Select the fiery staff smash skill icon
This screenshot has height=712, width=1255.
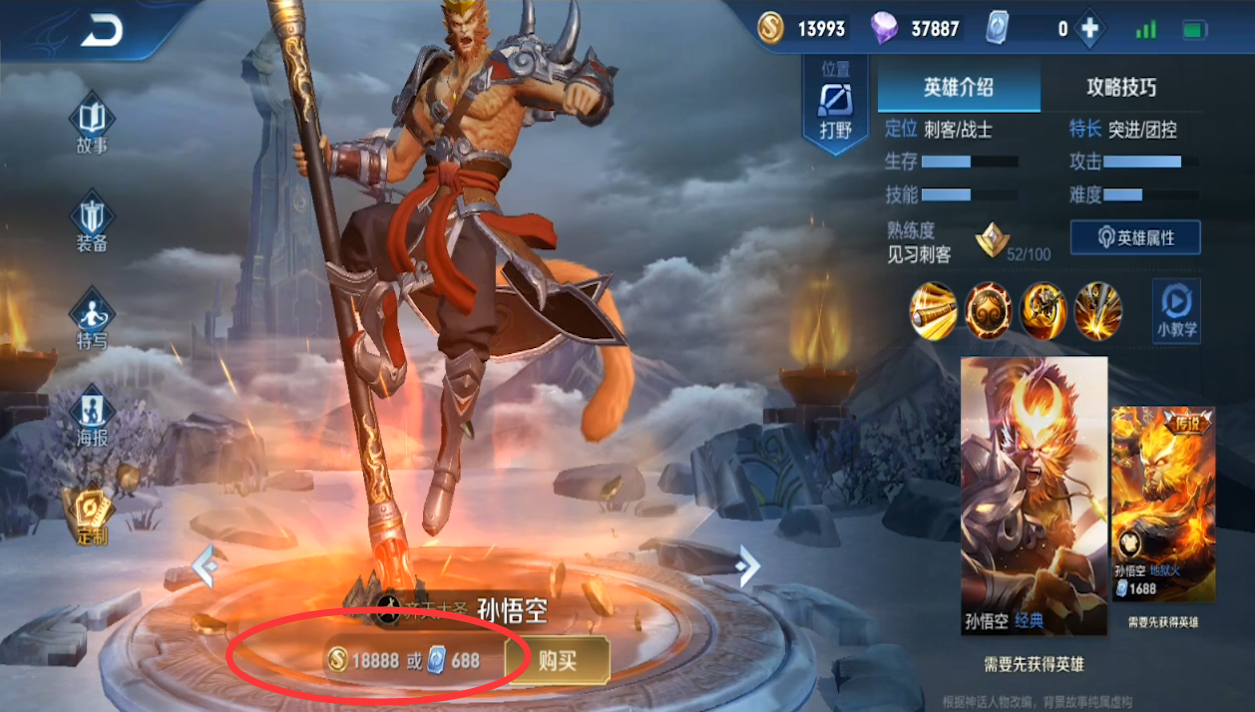1098,311
